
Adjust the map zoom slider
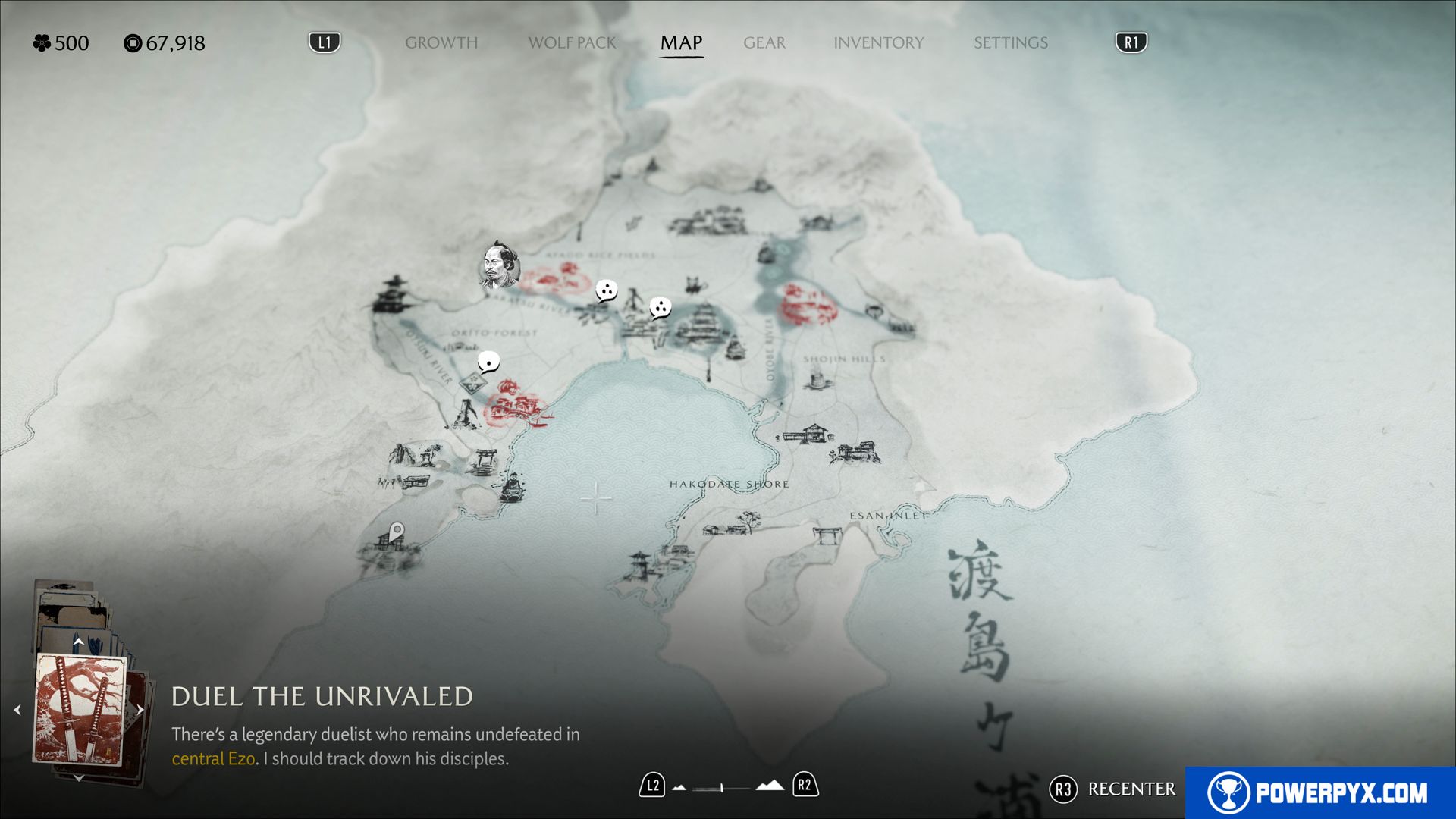point(722,788)
